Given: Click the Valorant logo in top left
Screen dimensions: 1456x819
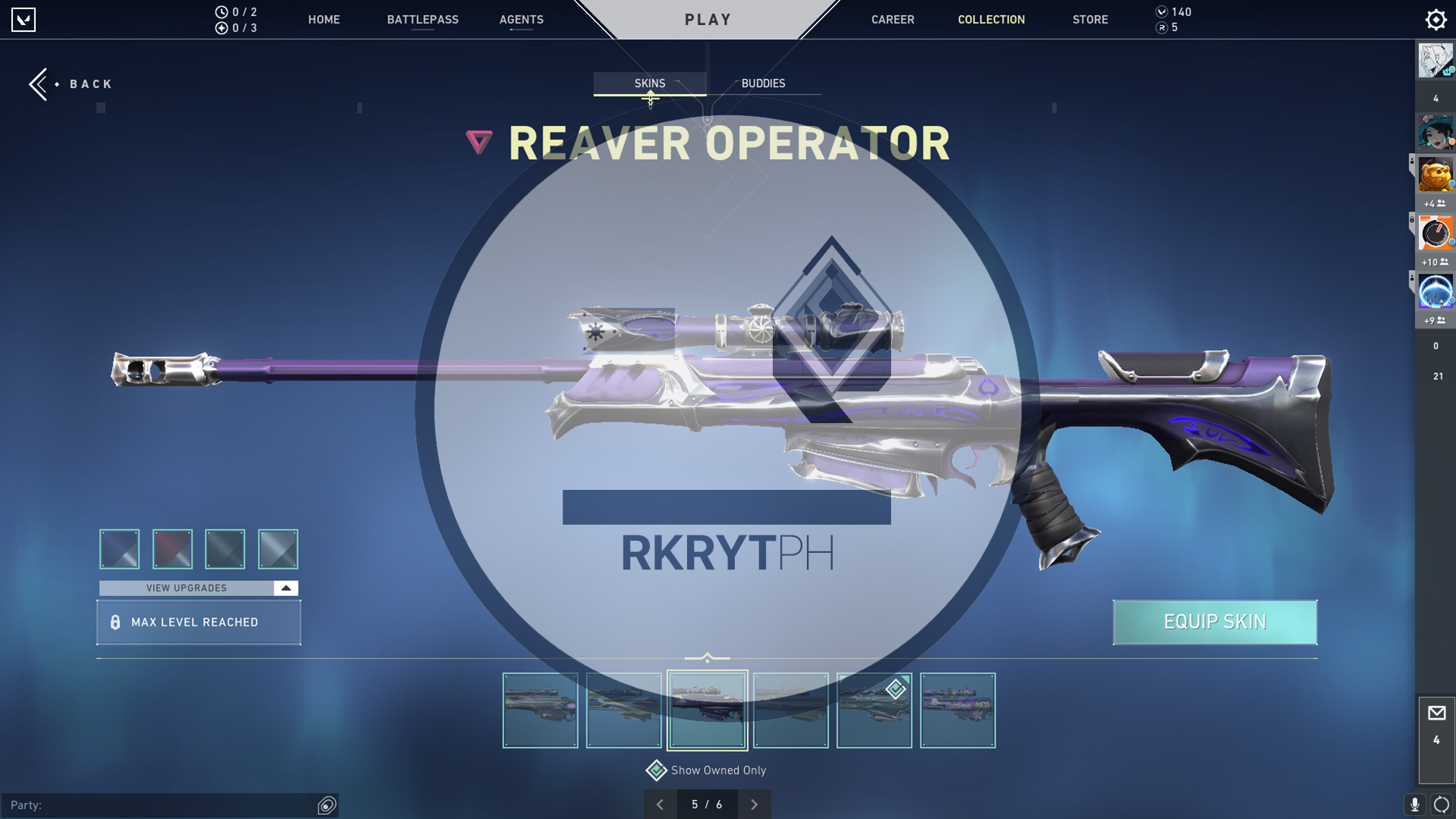Looking at the screenshot, I should [x=24, y=20].
